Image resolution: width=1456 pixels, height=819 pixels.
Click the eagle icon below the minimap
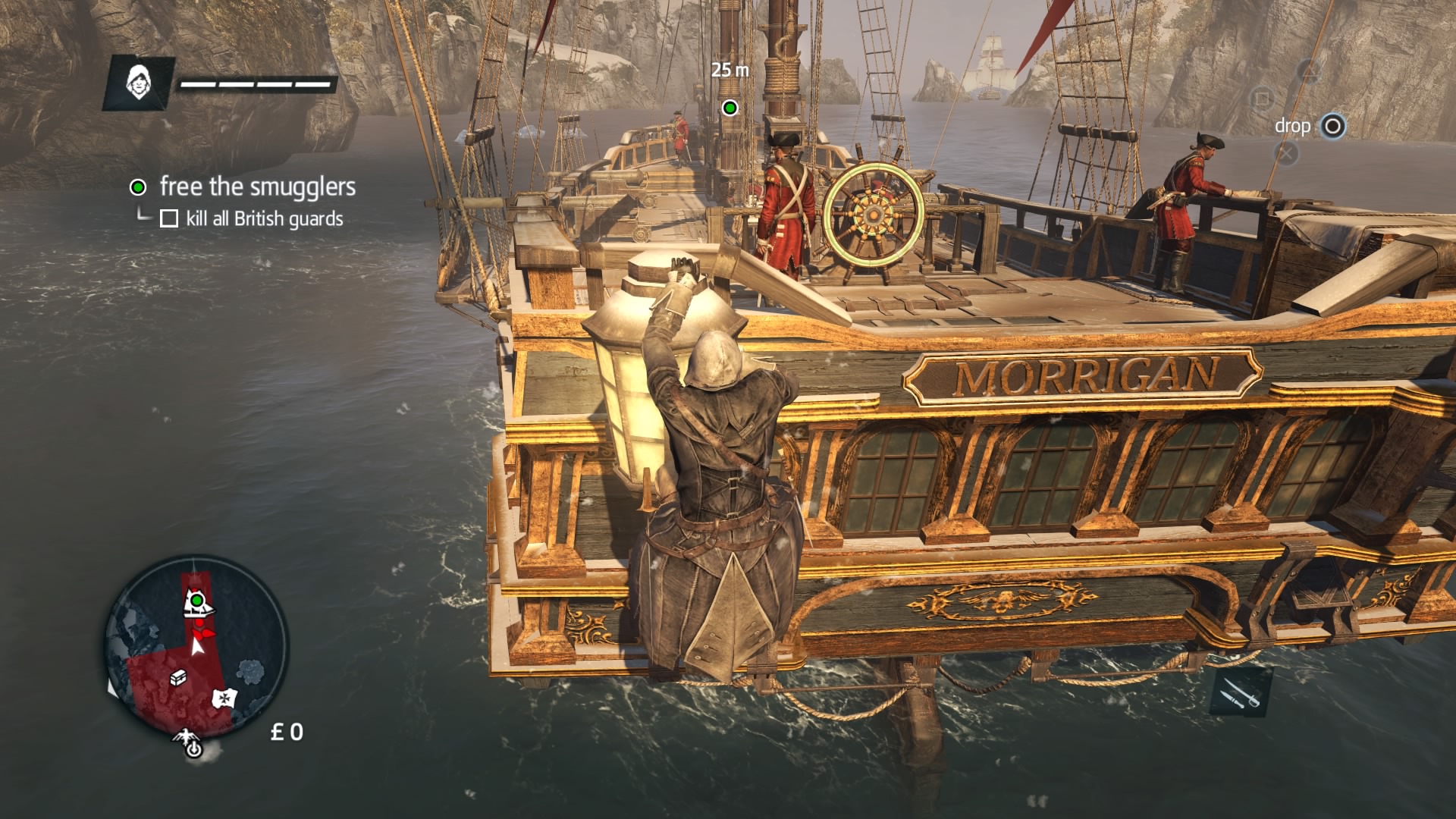click(x=186, y=736)
